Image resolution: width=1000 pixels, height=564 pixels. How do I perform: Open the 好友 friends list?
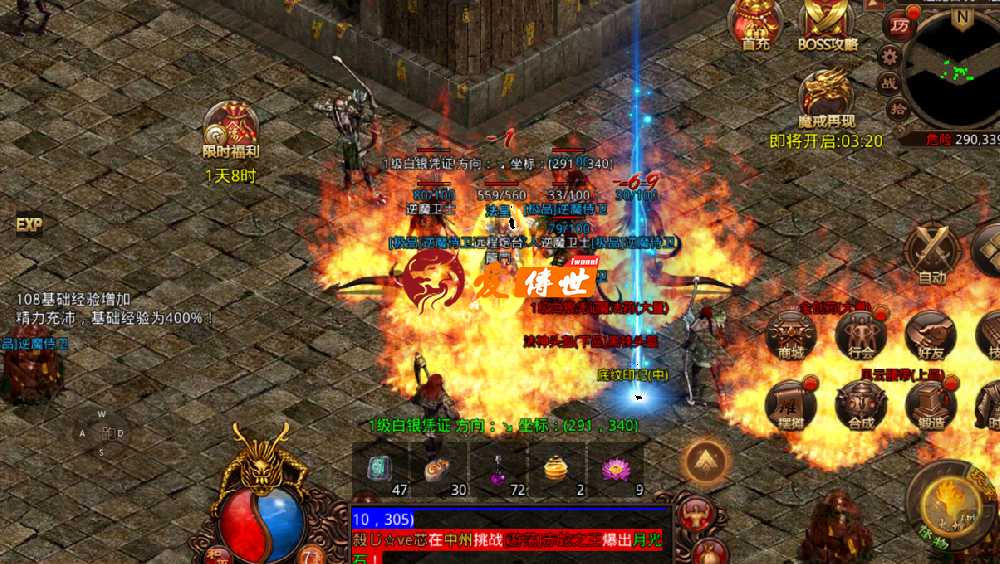[x=931, y=333]
